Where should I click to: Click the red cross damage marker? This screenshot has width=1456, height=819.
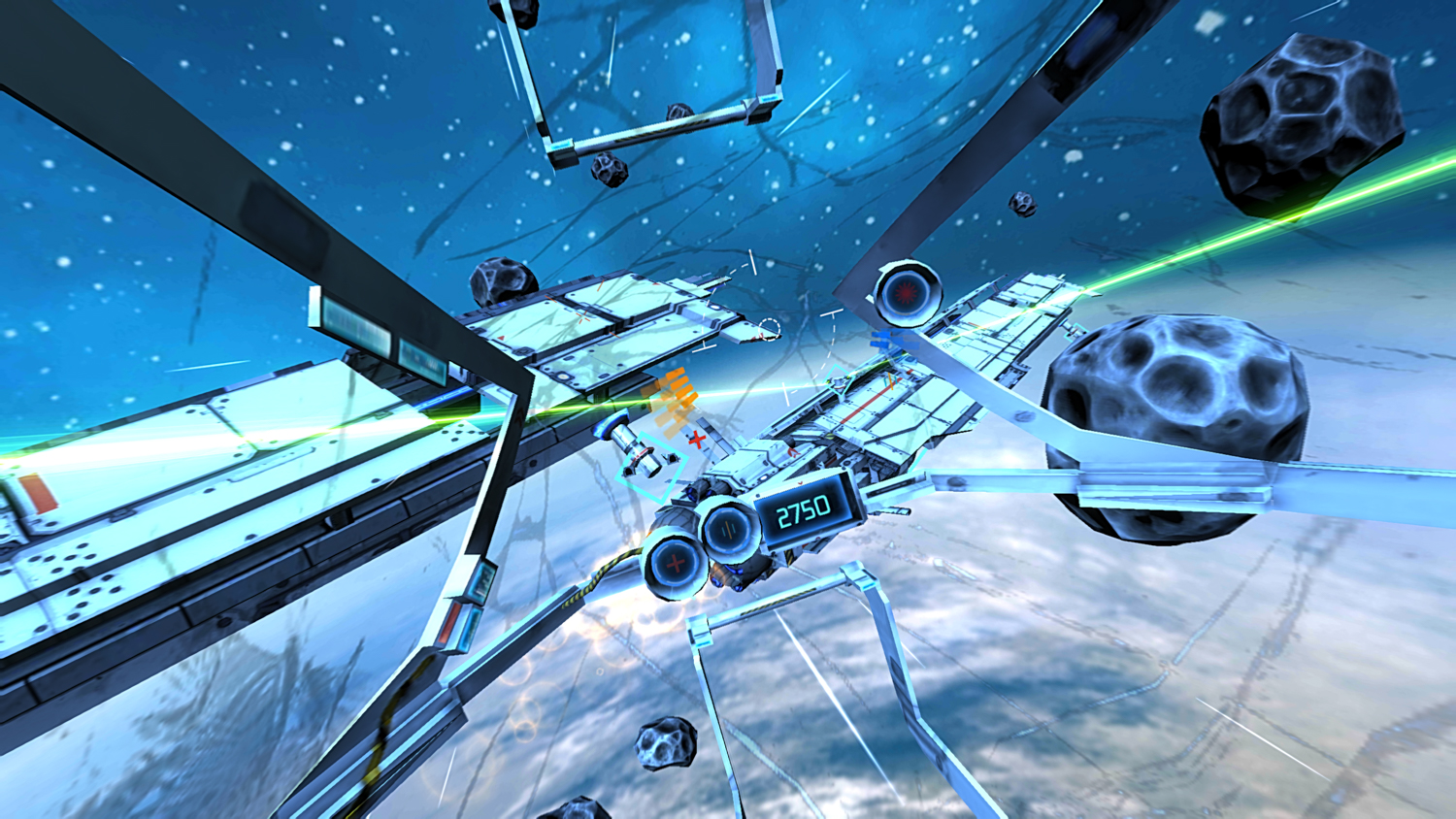695,439
